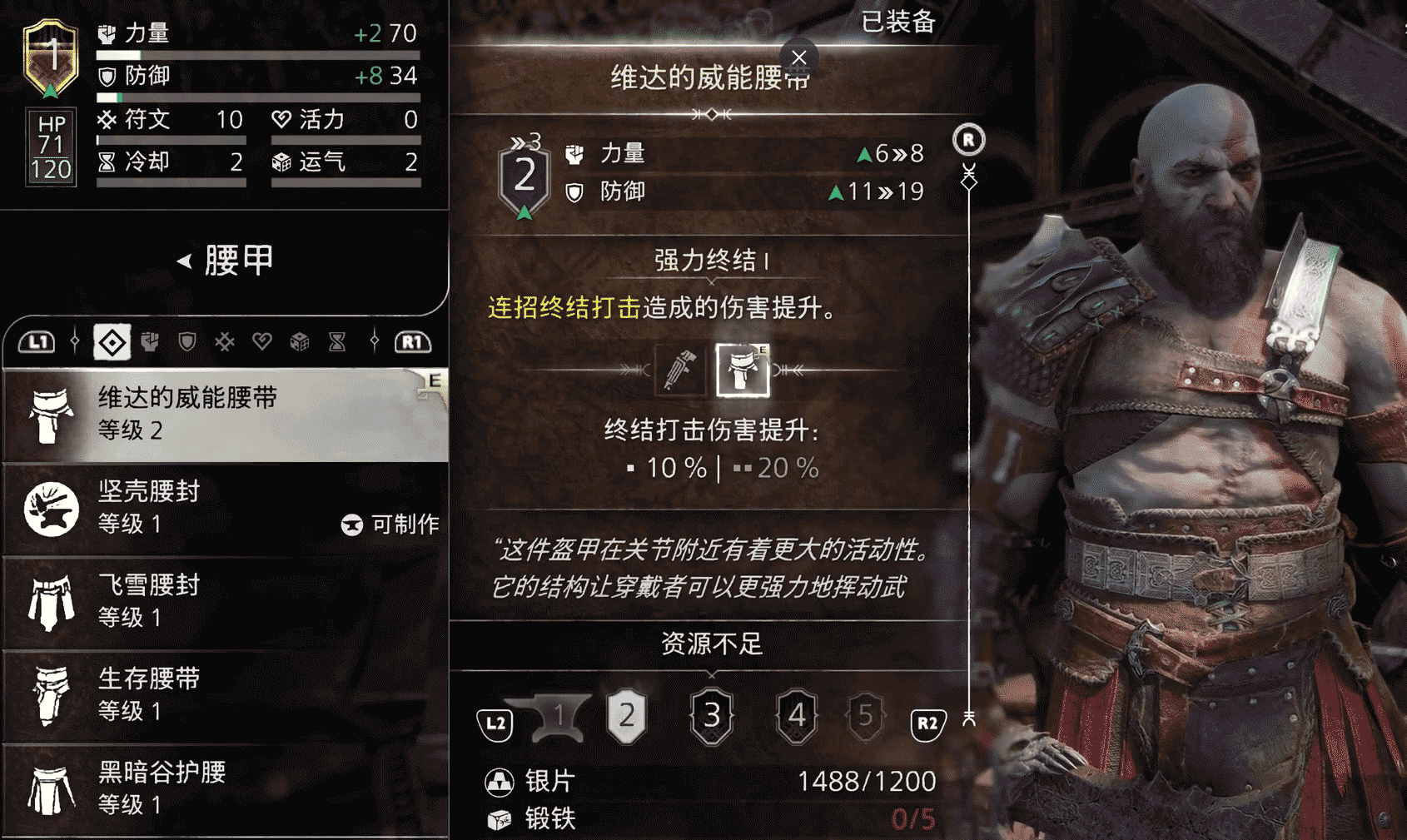Filter armor by luck dice icon
This screenshot has height=840, width=1407.
click(x=300, y=342)
